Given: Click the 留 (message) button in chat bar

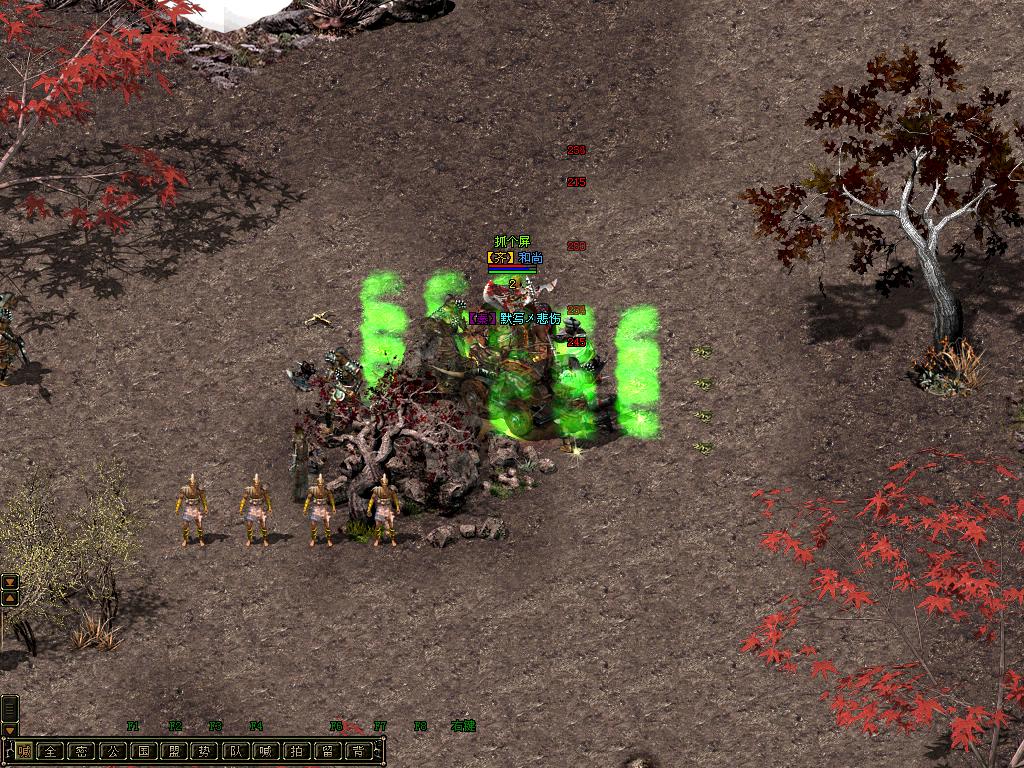Looking at the screenshot, I should pos(328,751).
